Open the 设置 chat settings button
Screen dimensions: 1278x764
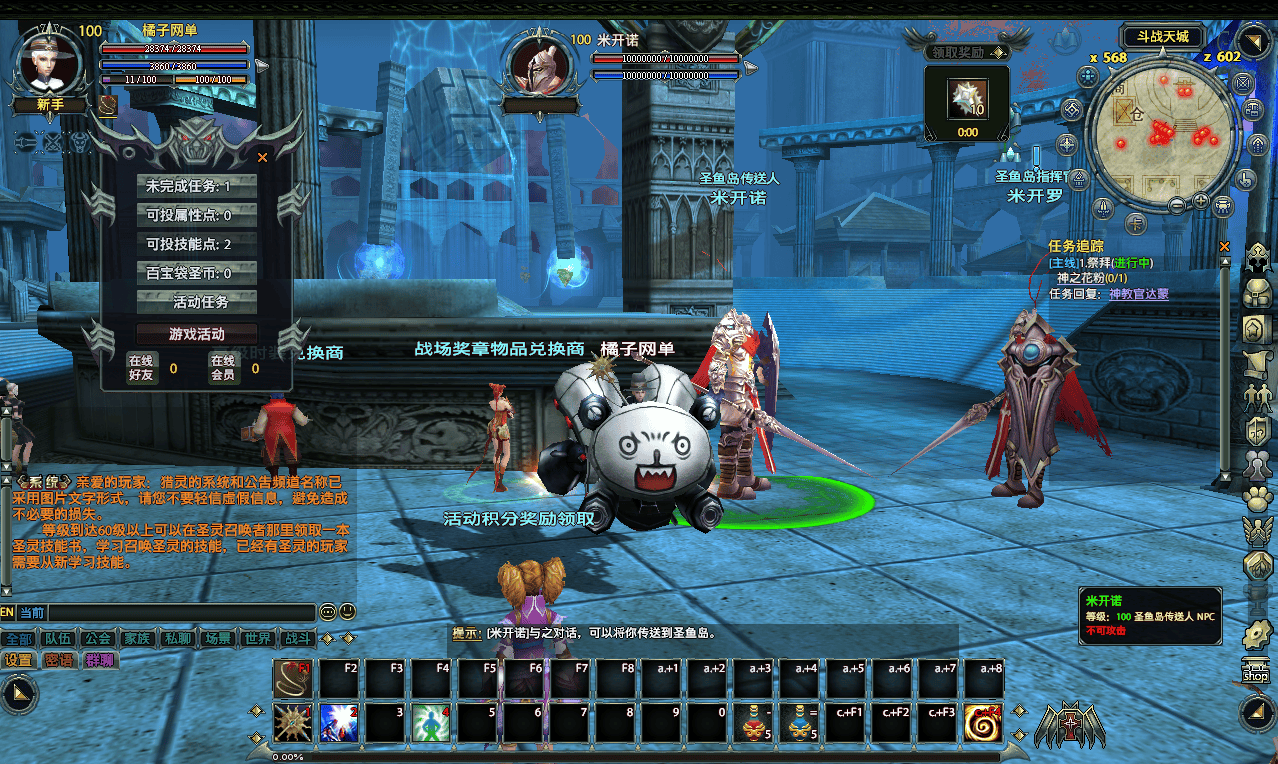(18, 660)
